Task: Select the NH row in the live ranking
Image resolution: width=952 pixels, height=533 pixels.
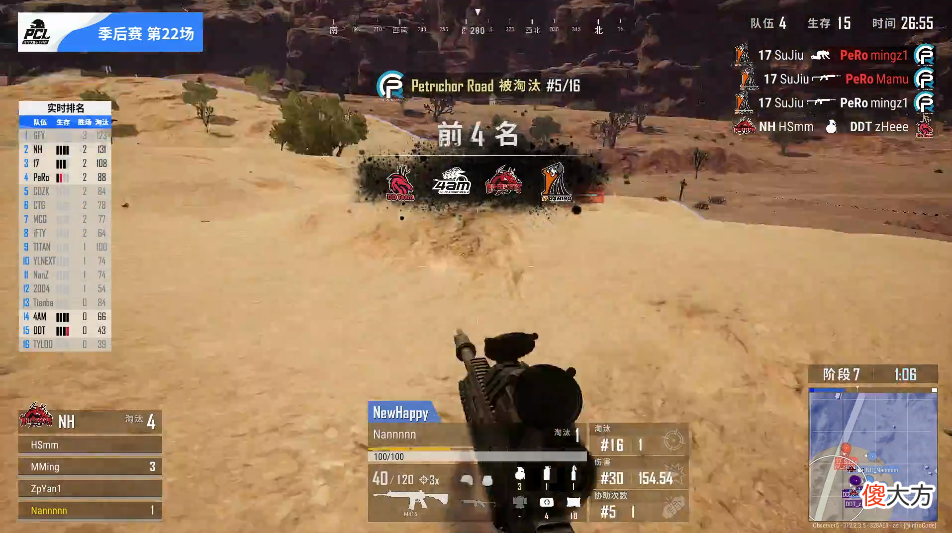Action: 66,148
